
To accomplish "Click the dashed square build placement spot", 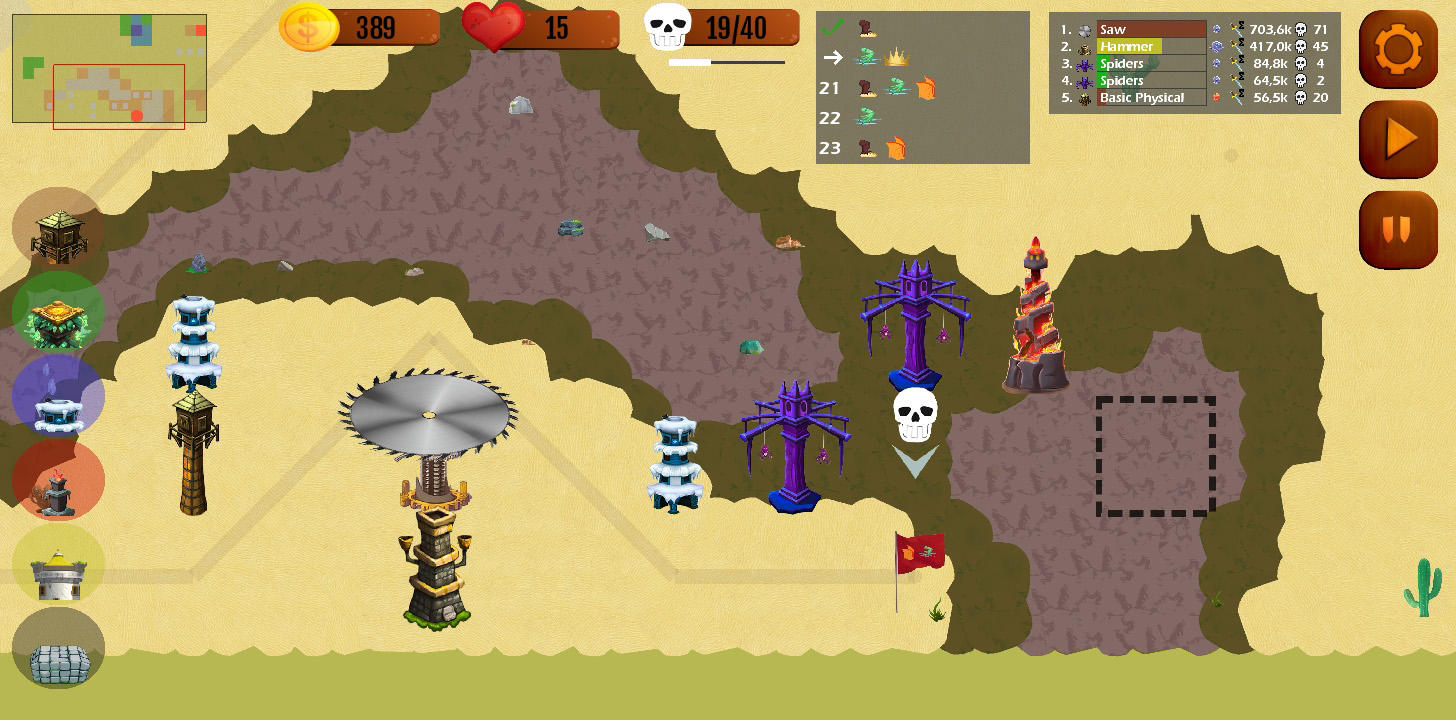I will pos(1155,457).
